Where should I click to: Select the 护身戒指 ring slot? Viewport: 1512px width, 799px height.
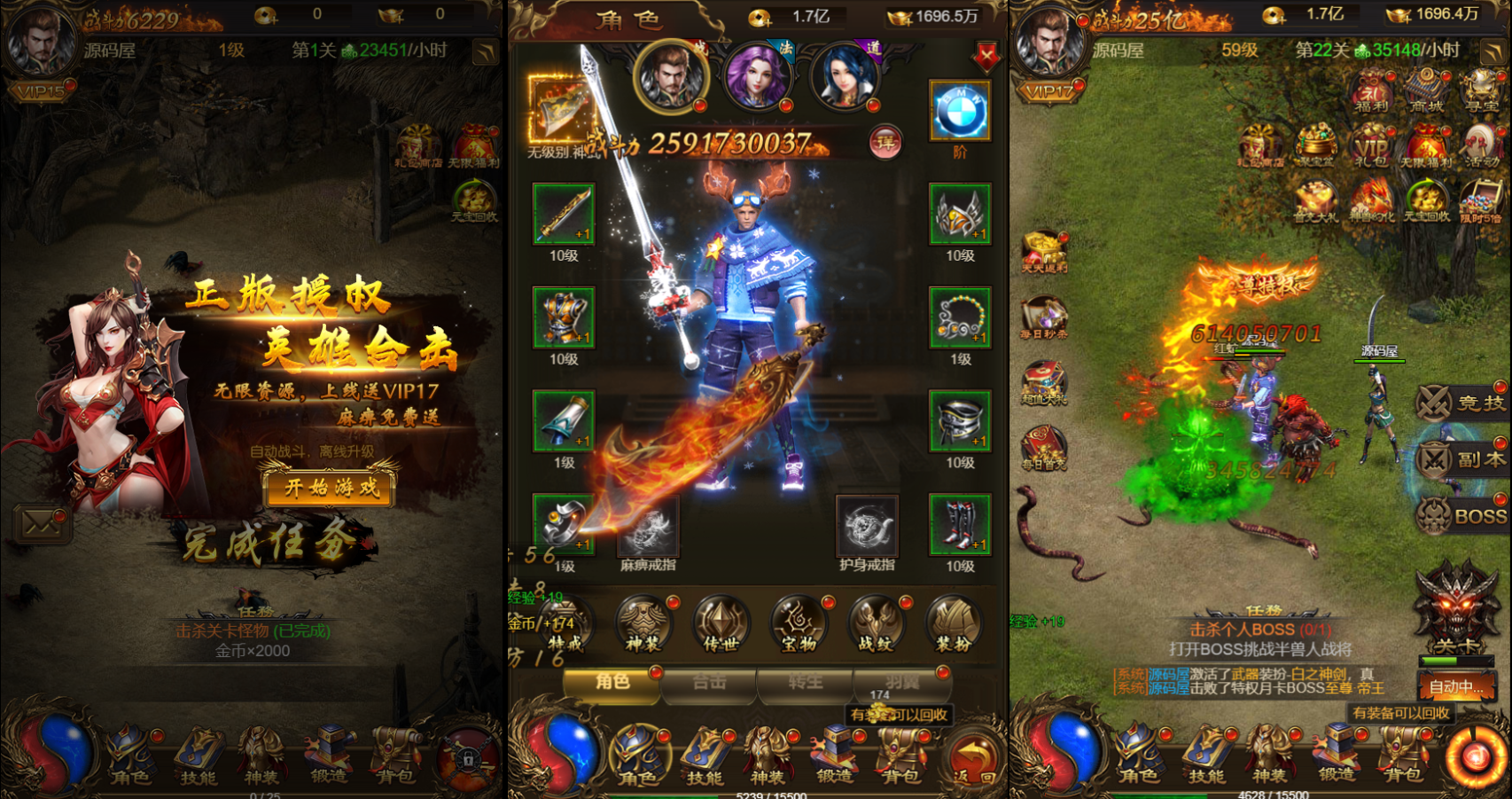click(867, 529)
